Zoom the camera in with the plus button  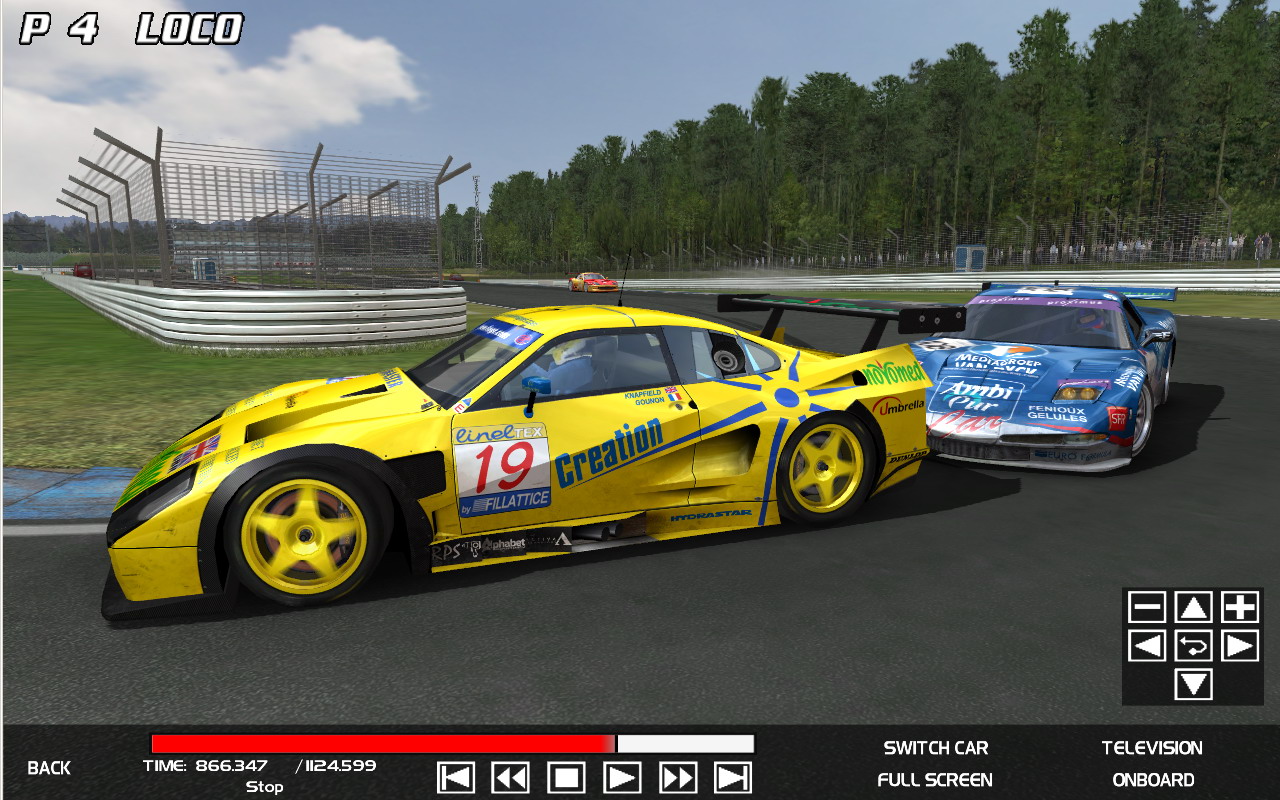tap(1240, 607)
